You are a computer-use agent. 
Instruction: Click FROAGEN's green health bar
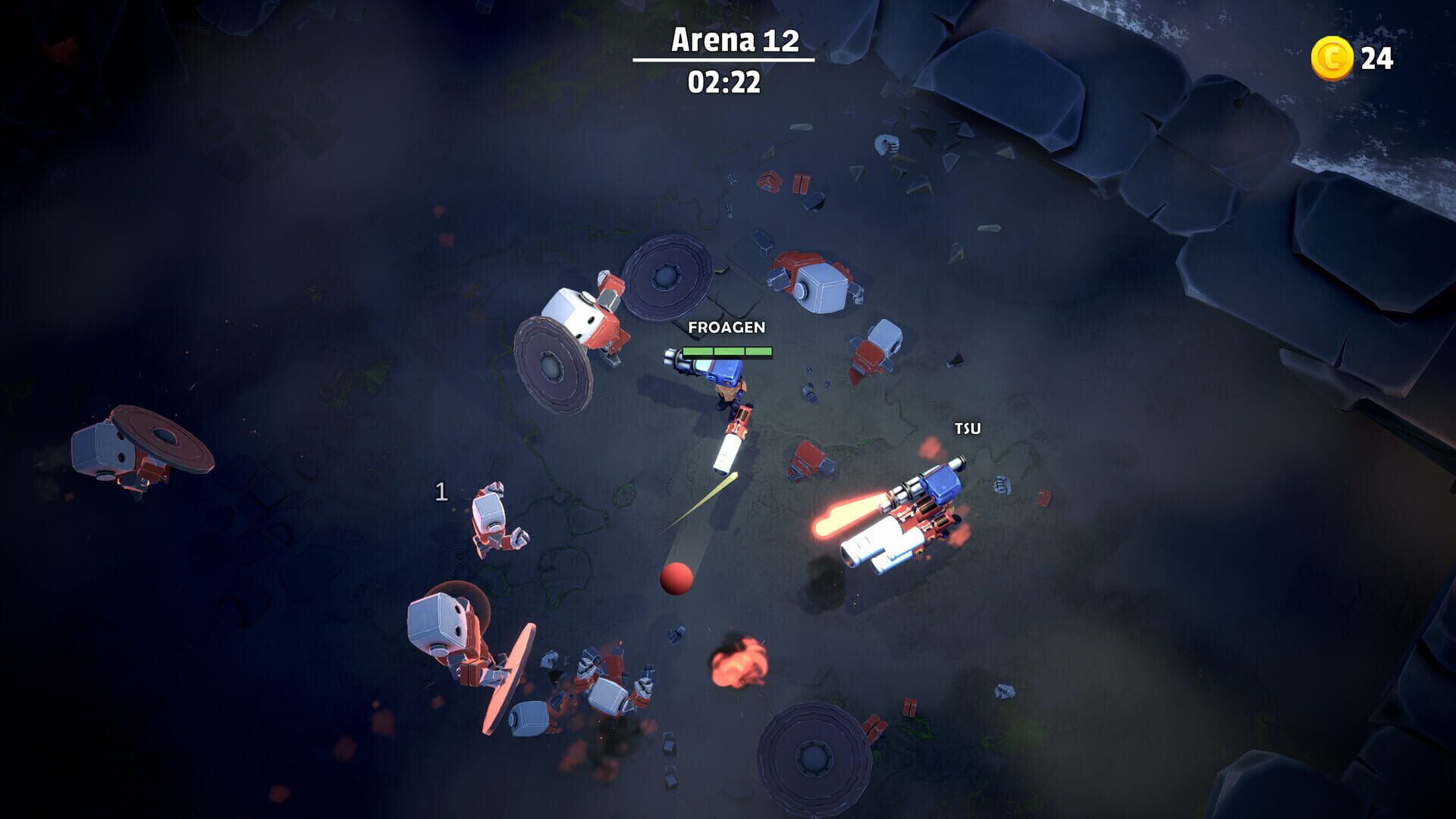pos(726,351)
